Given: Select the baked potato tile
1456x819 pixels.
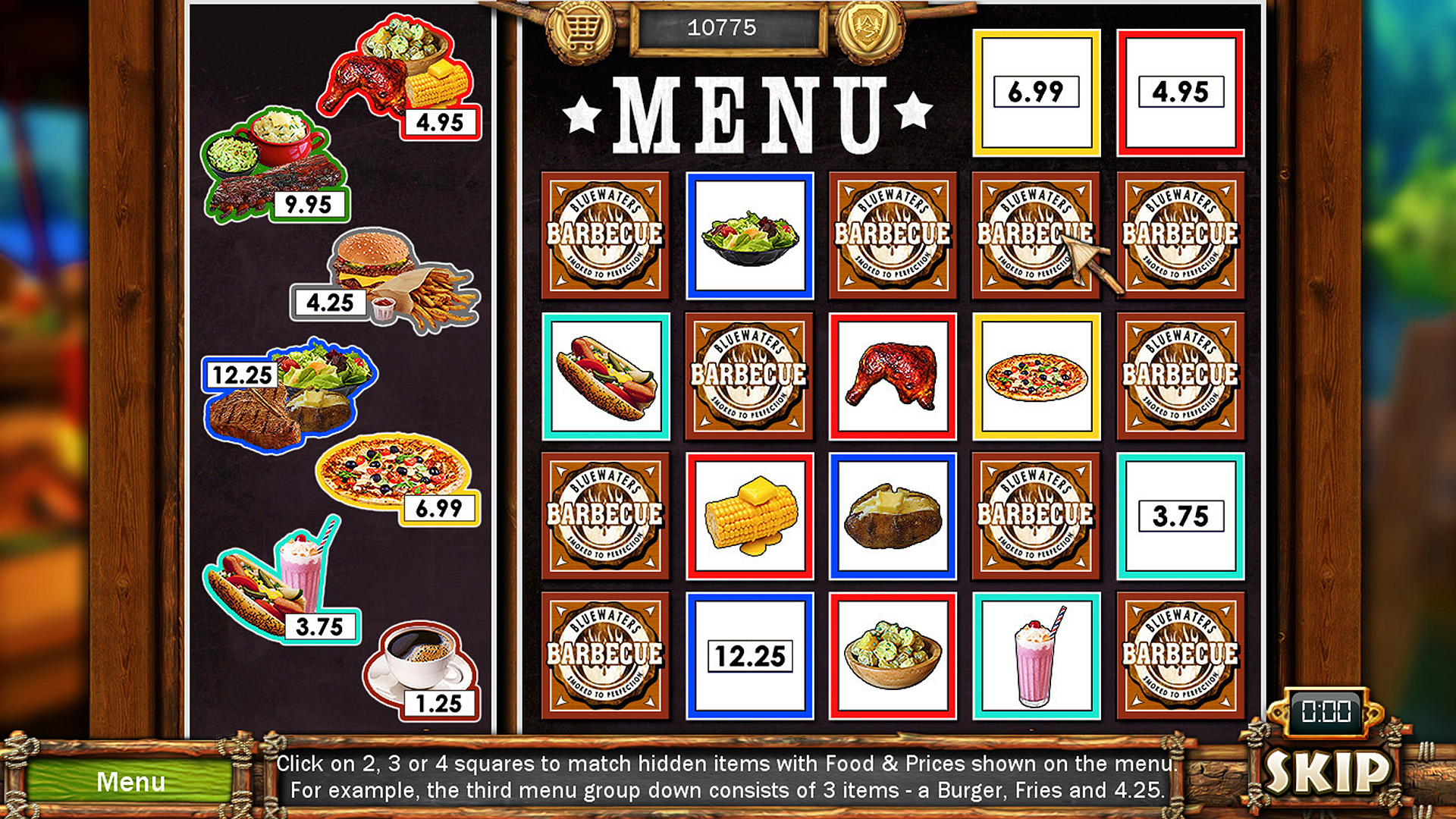Looking at the screenshot, I should coord(893,517).
